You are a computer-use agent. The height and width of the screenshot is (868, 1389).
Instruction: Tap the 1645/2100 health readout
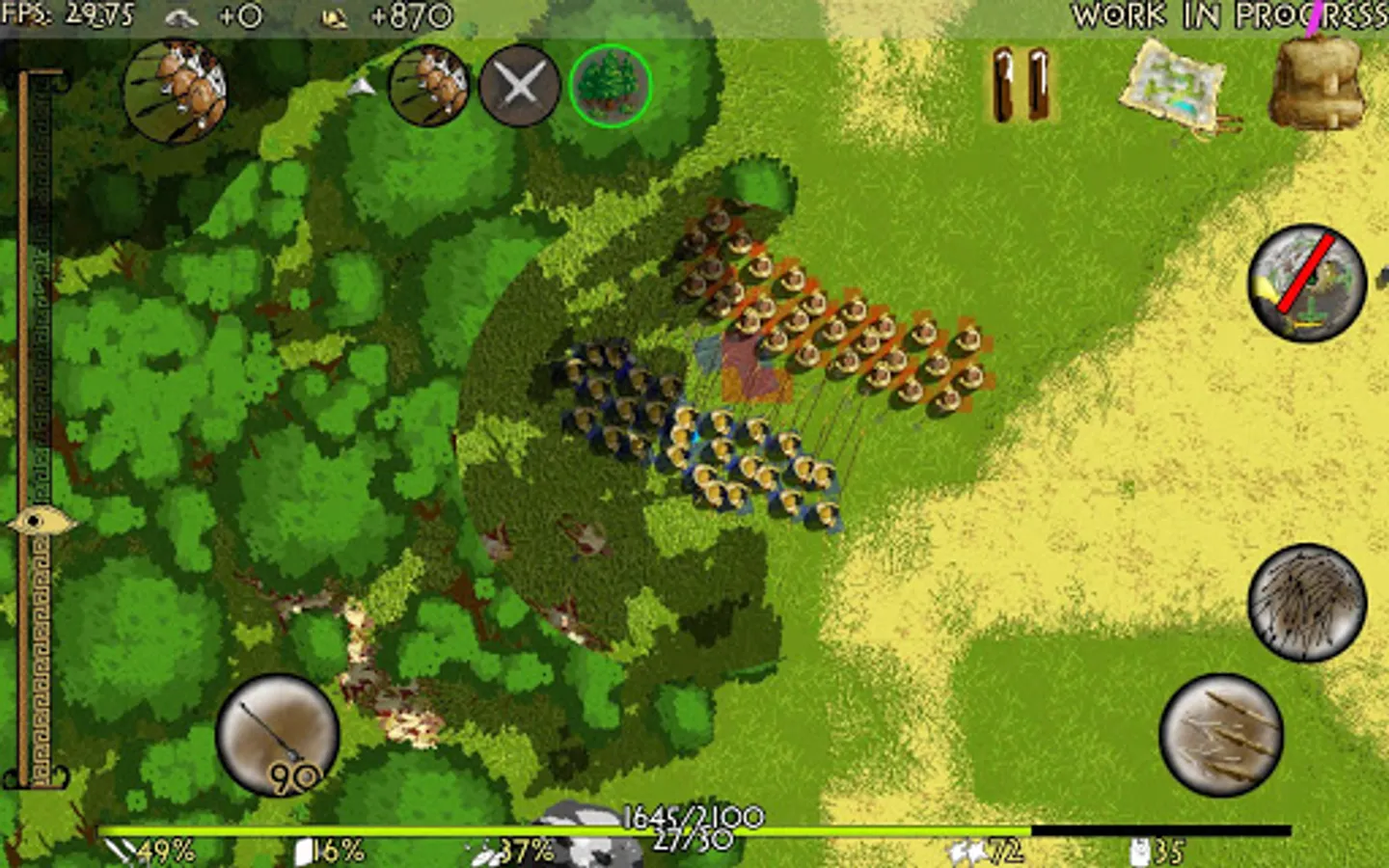[x=694, y=812]
